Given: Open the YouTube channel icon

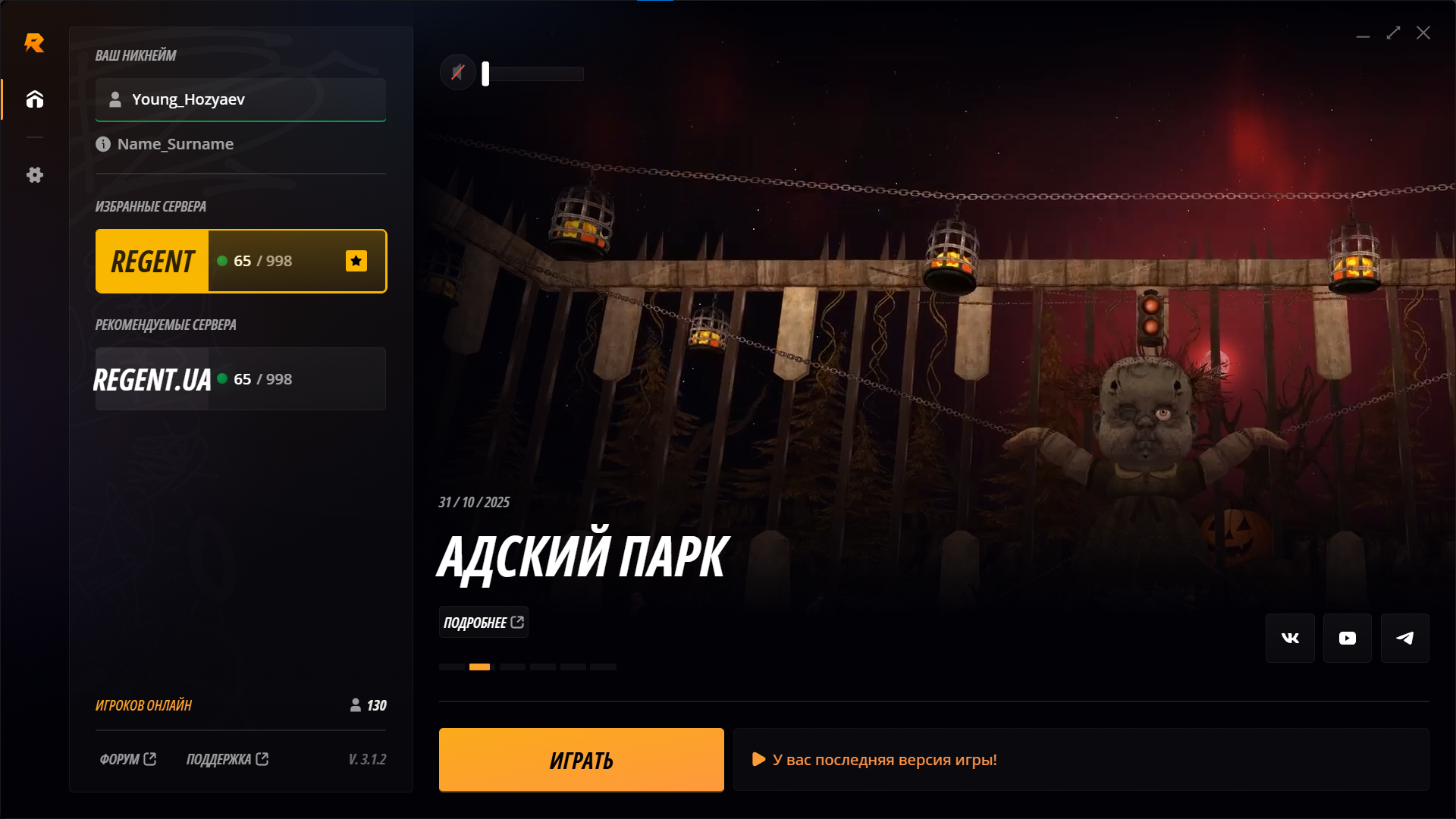Looking at the screenshot, I should 1347,638.
